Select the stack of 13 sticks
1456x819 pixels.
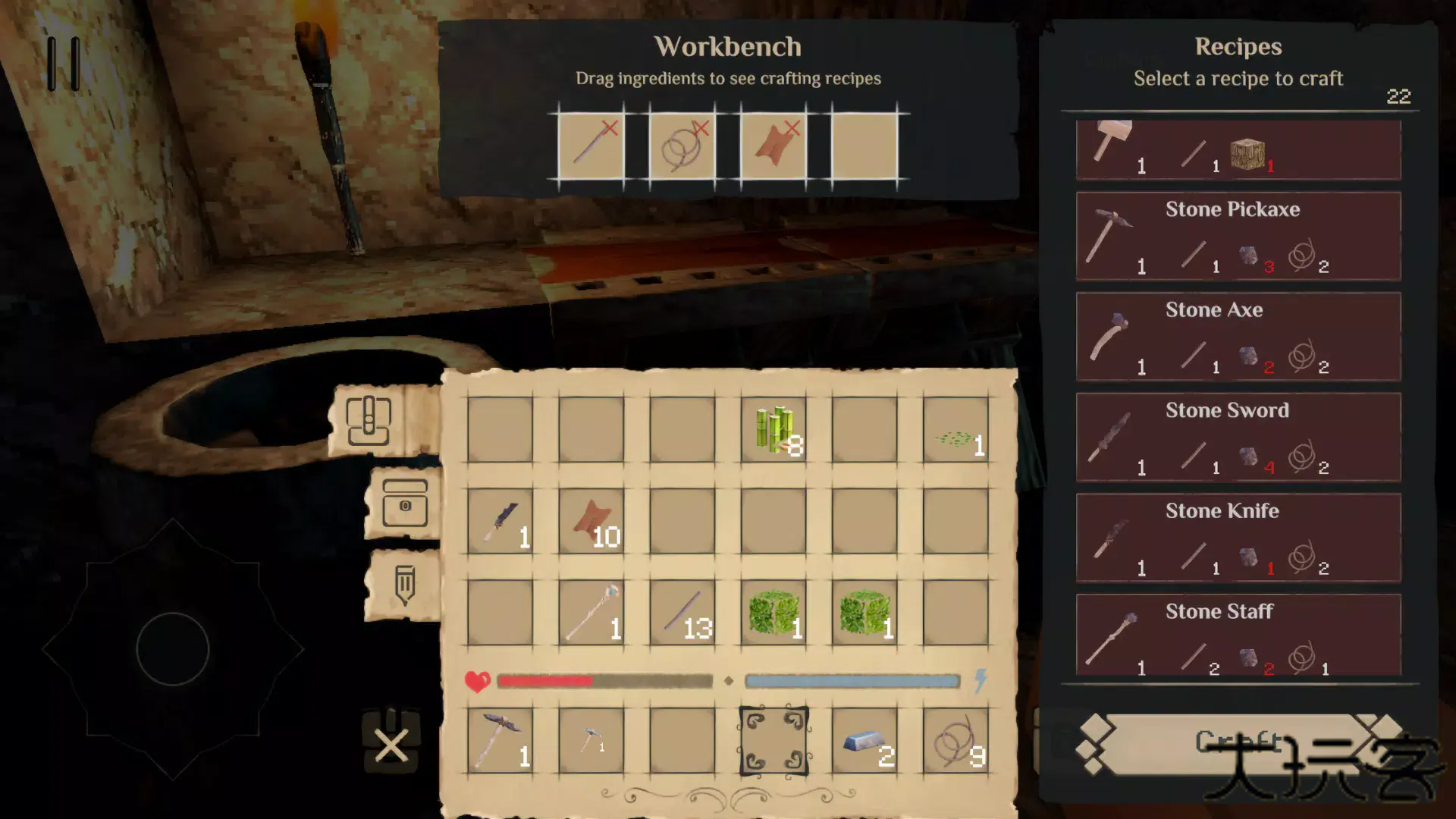[681, 614]
